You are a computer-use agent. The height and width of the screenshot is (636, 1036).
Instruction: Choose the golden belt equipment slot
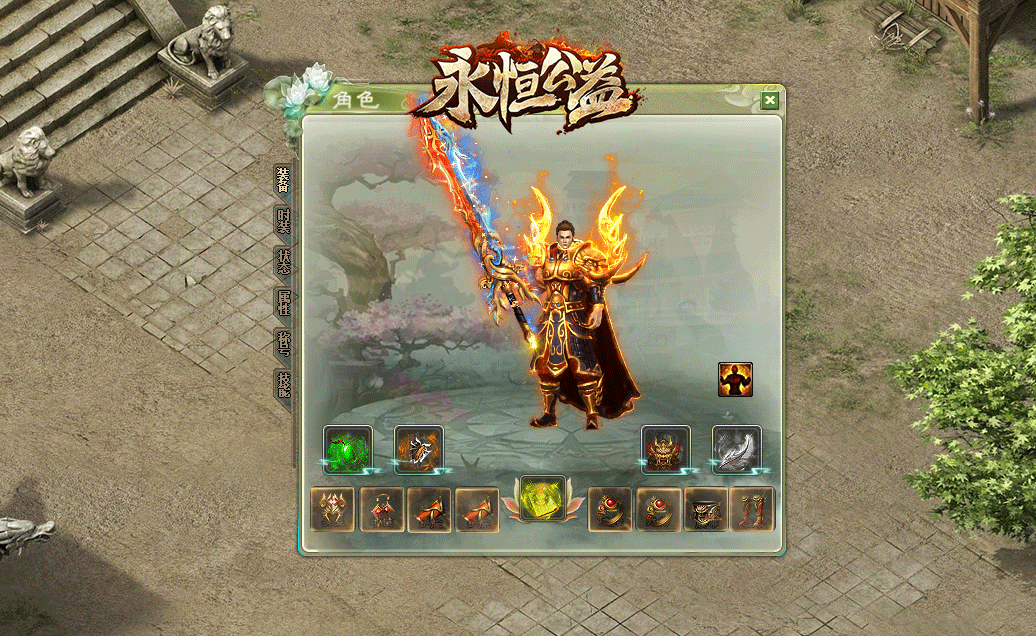706,510
